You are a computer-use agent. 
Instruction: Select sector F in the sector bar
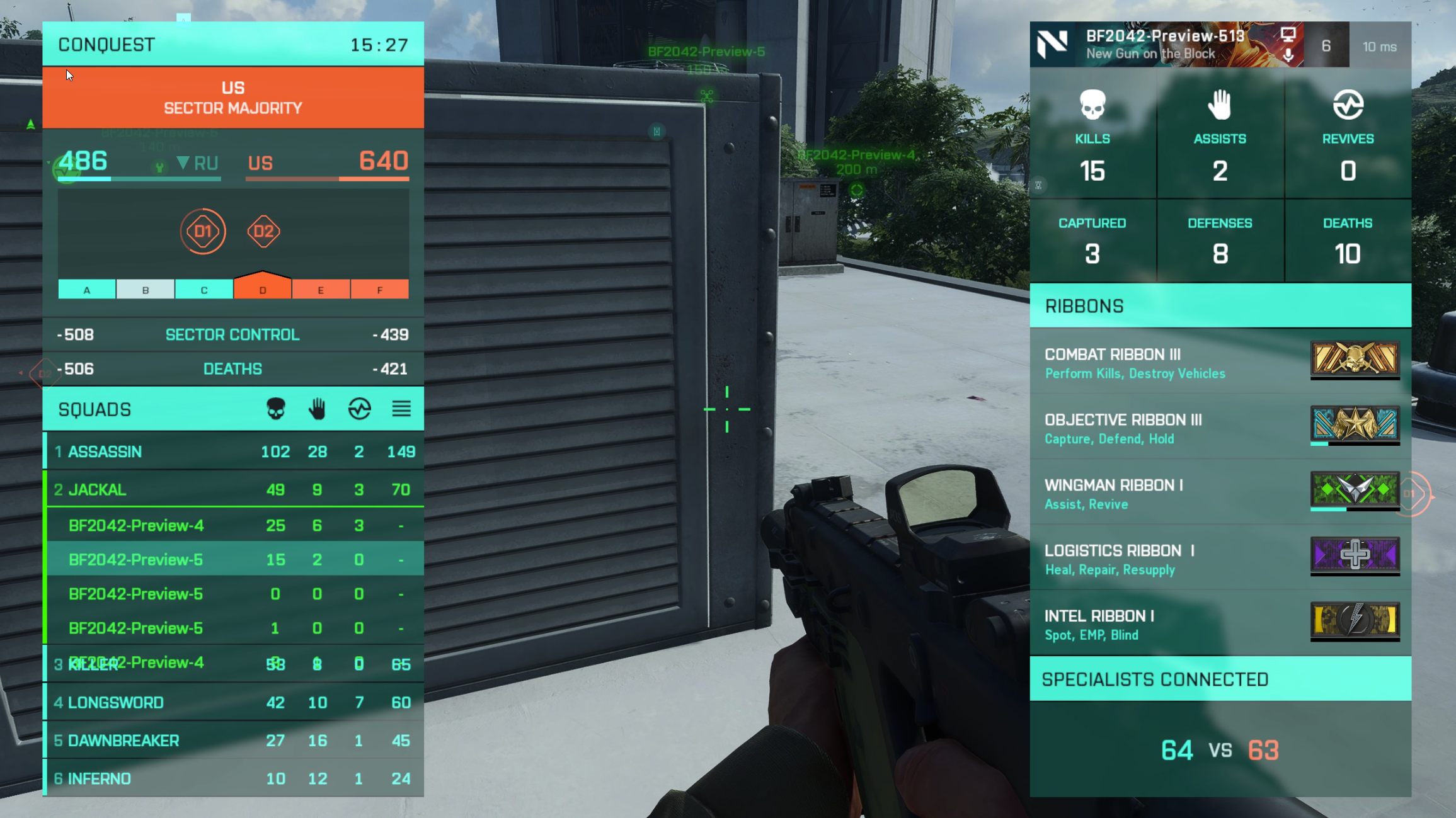click(379, 290)
